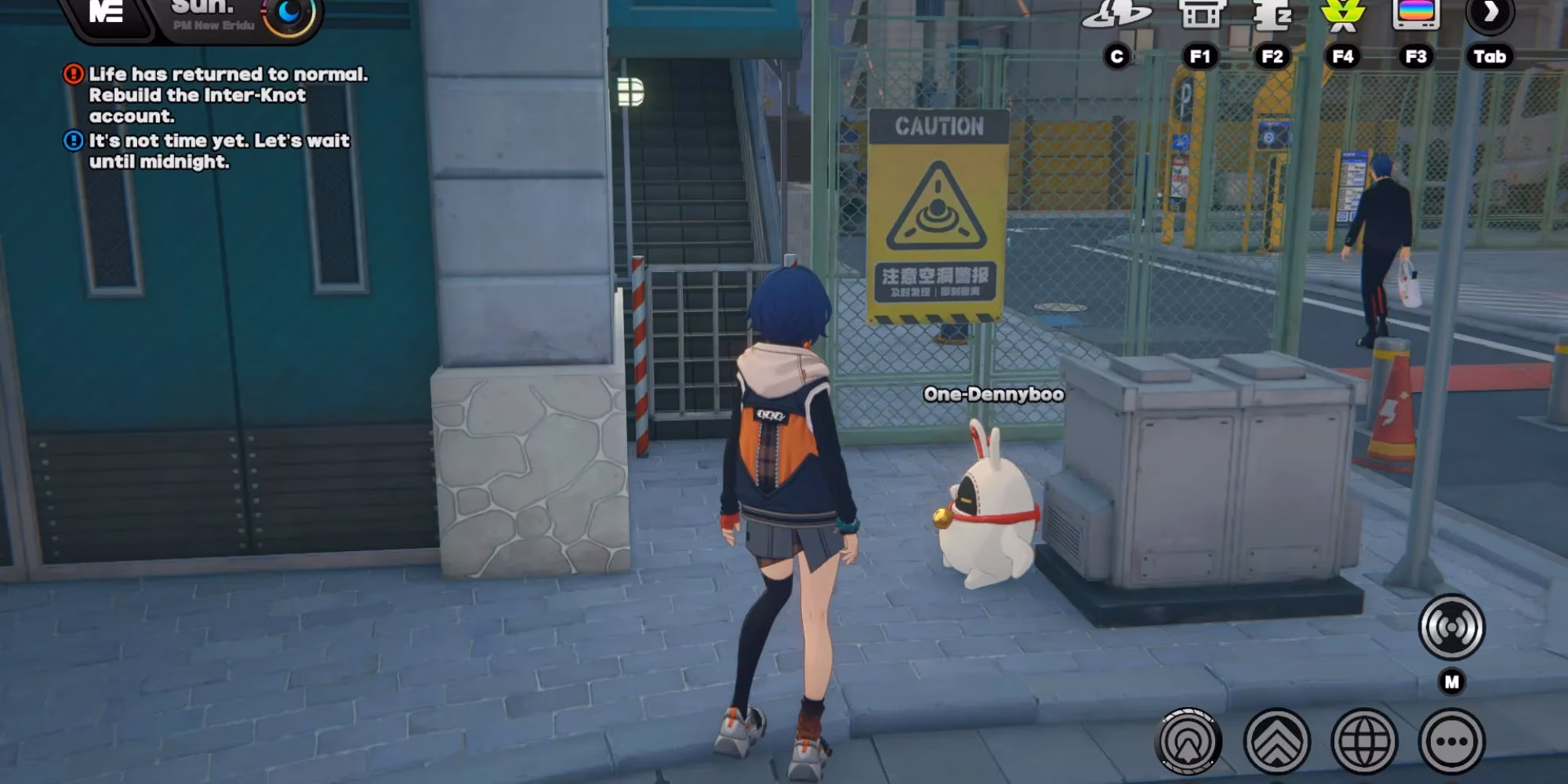
Task: Open the three-dot more options button
Action: 1451,741
